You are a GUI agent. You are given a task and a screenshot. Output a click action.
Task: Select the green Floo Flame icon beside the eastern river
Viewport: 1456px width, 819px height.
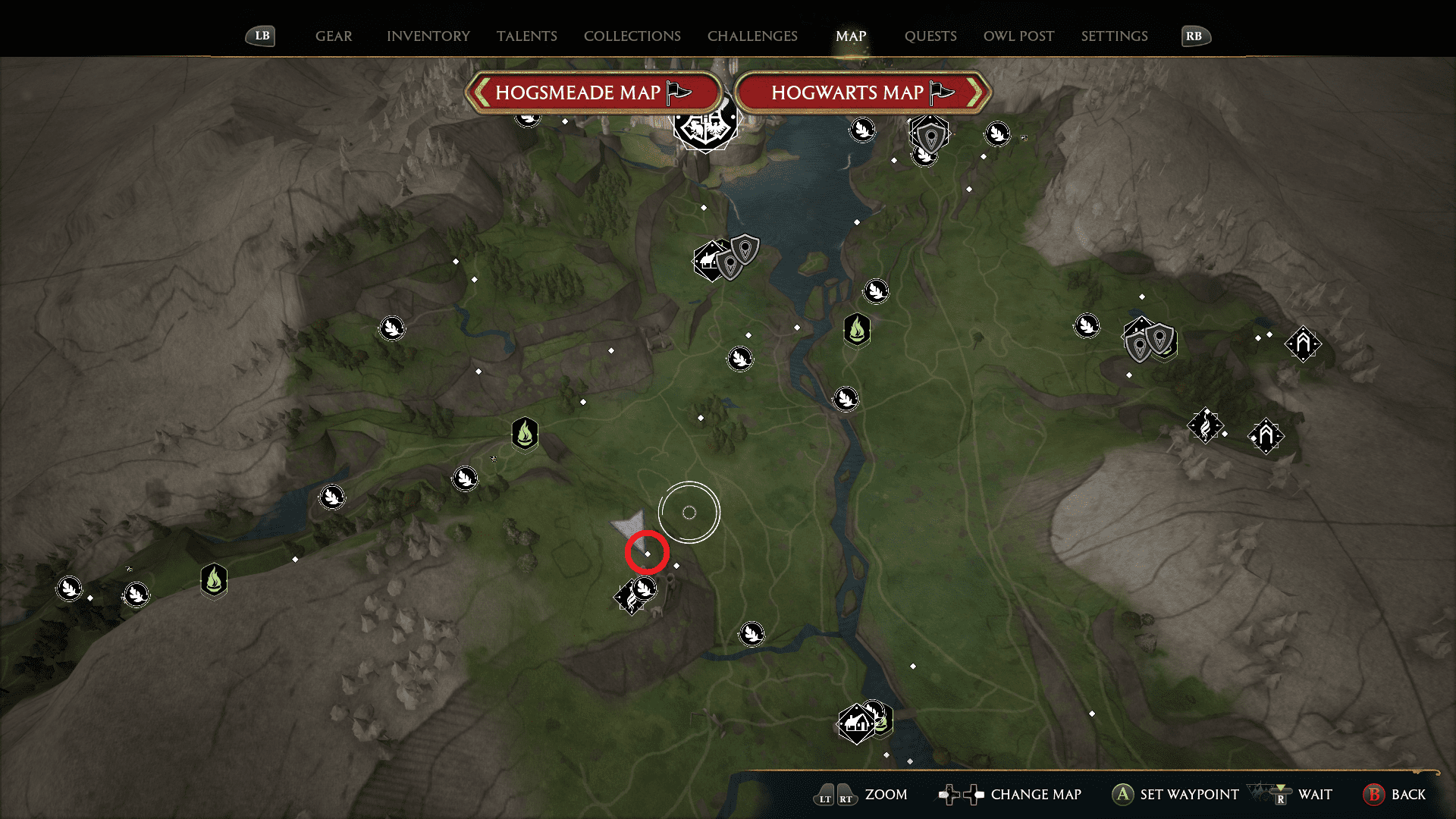(856, 331)
